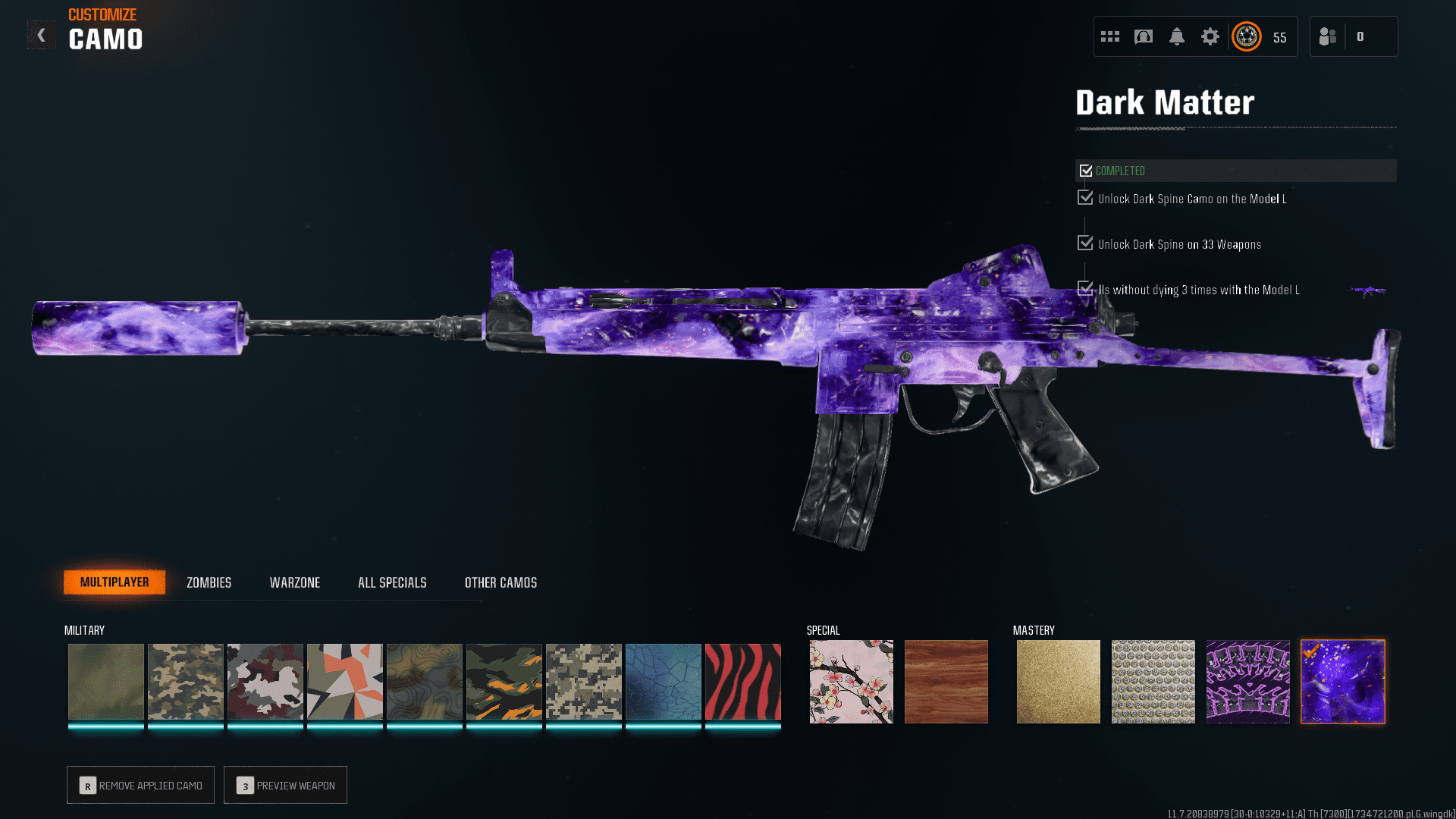Select the Dark Matter camo tile

point(1342,681)
